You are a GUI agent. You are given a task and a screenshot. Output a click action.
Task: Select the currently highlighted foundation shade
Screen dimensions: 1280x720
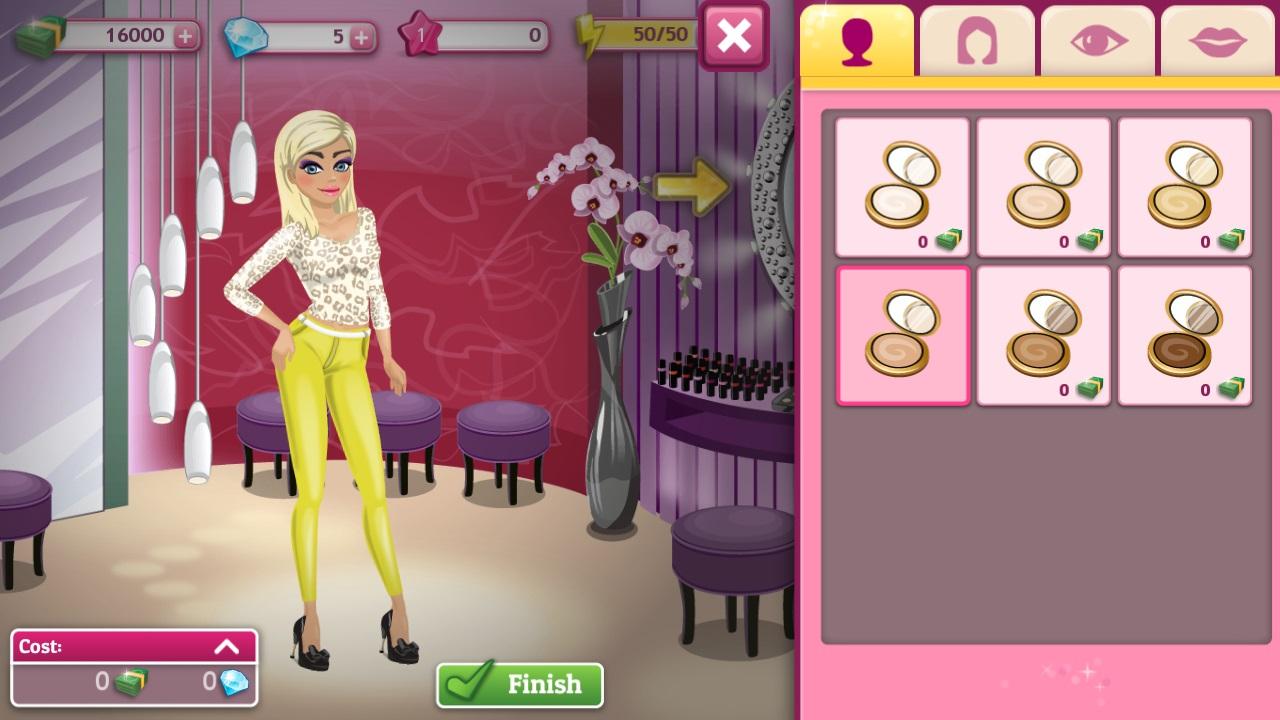pyautogui.click(x=902, y=335)
